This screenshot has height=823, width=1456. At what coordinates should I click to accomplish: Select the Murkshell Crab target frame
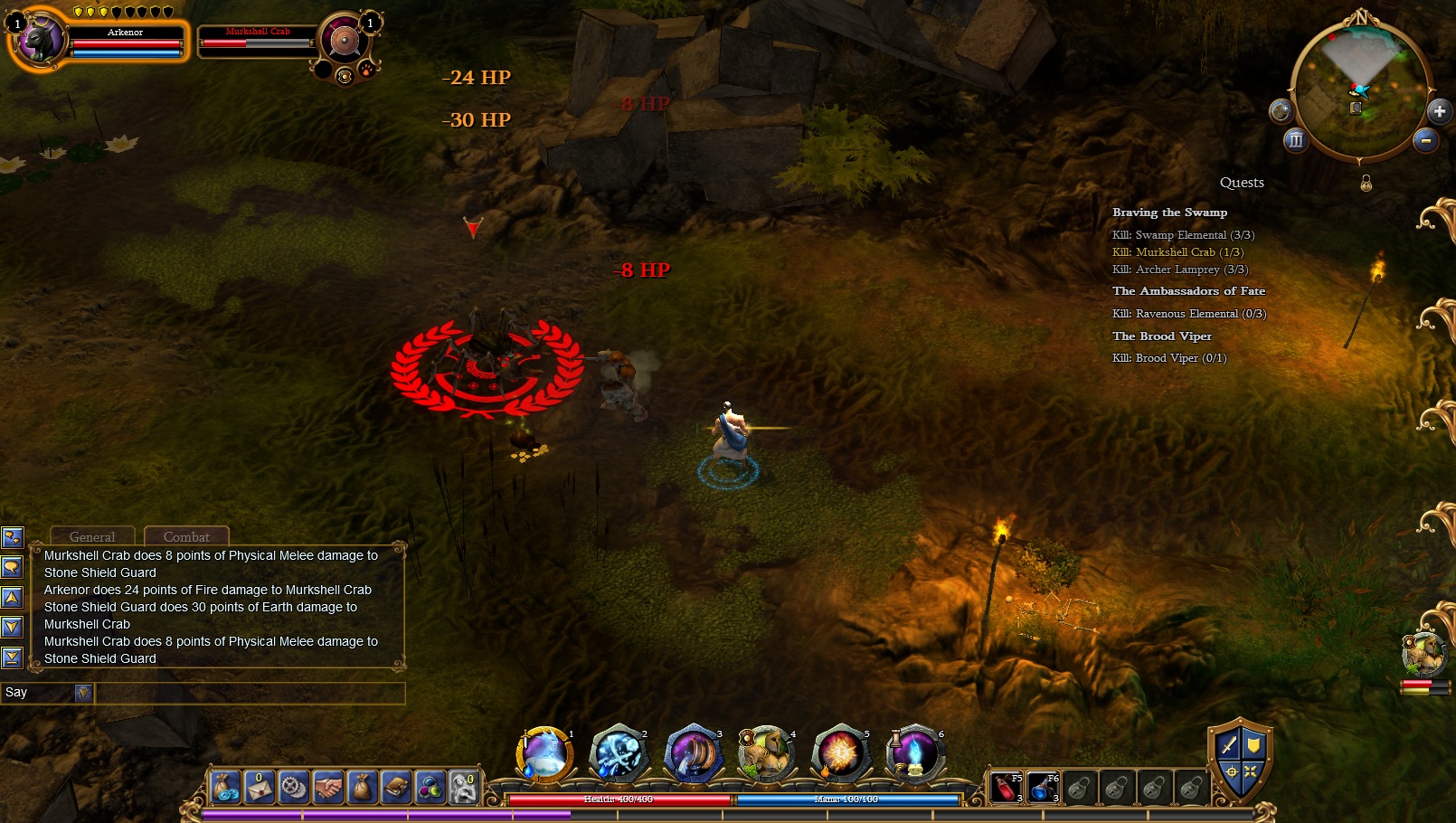(x=257, y=41)
